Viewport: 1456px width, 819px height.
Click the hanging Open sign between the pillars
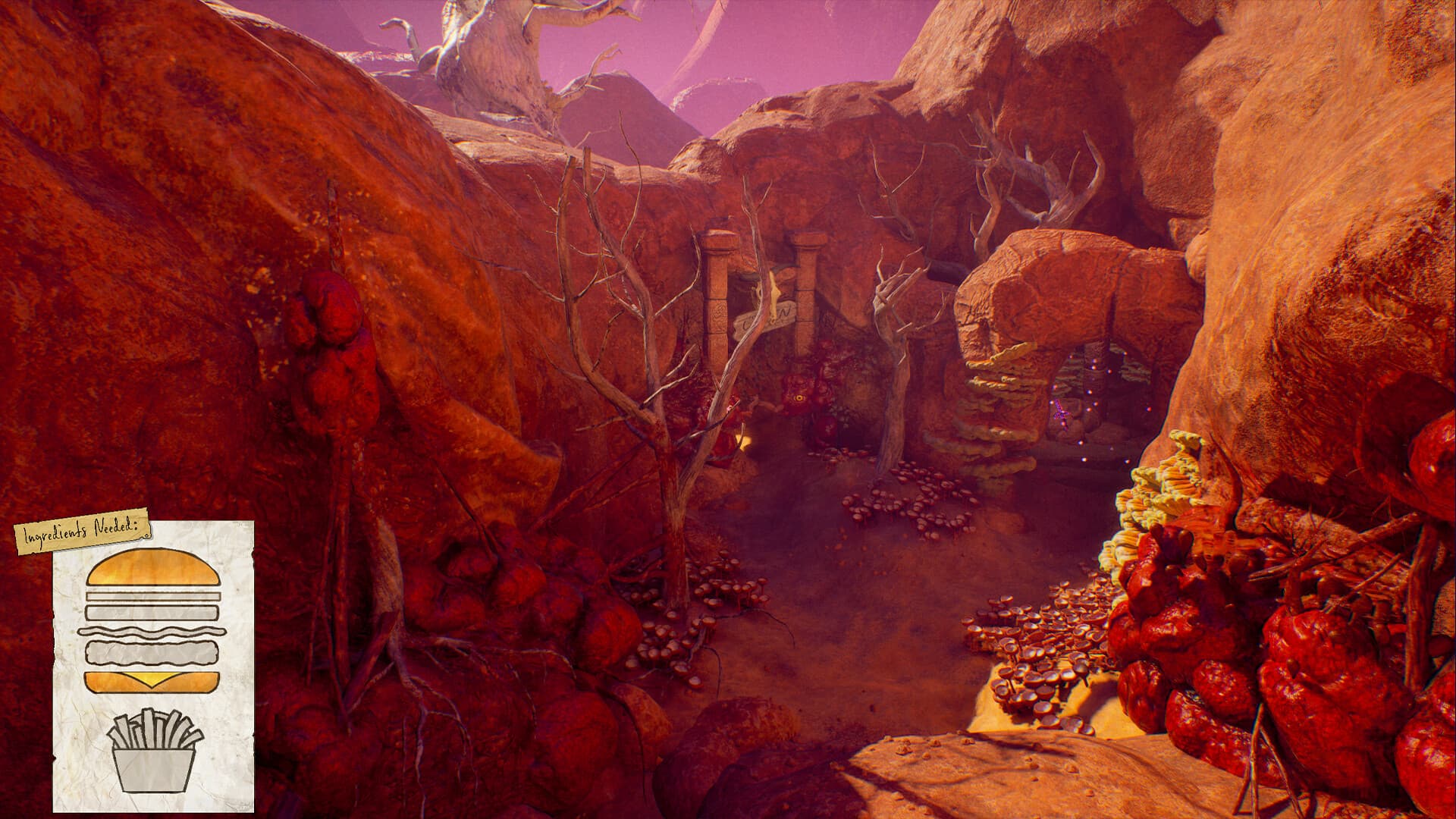click(765, 316)
